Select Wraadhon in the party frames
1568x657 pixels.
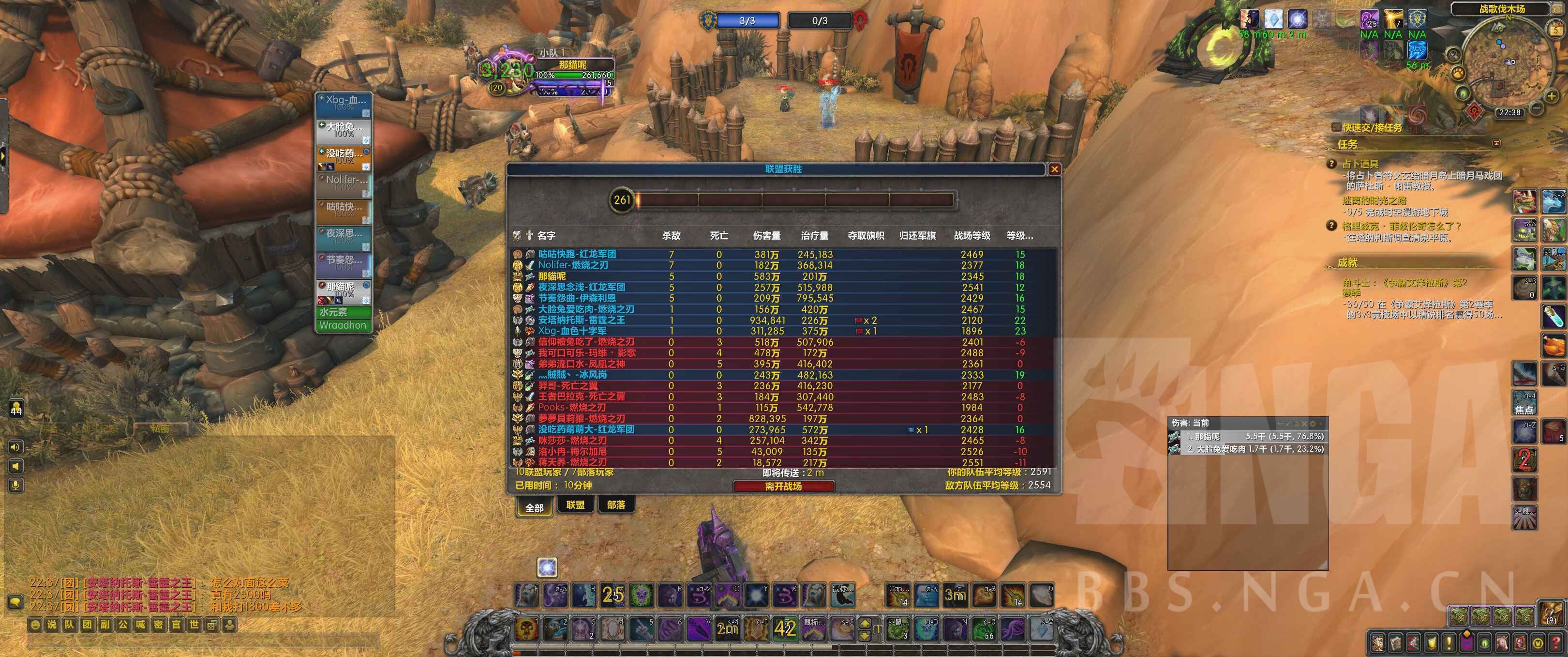pos(343,325)
